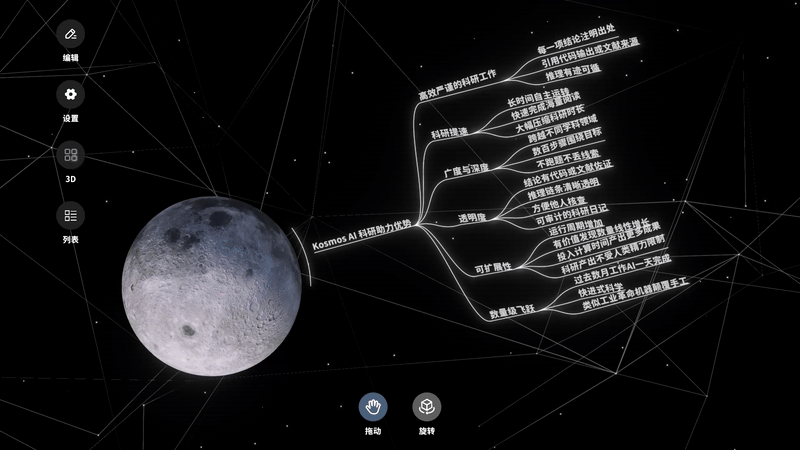Open the 设置 settings gear

(x=70, y=95)
